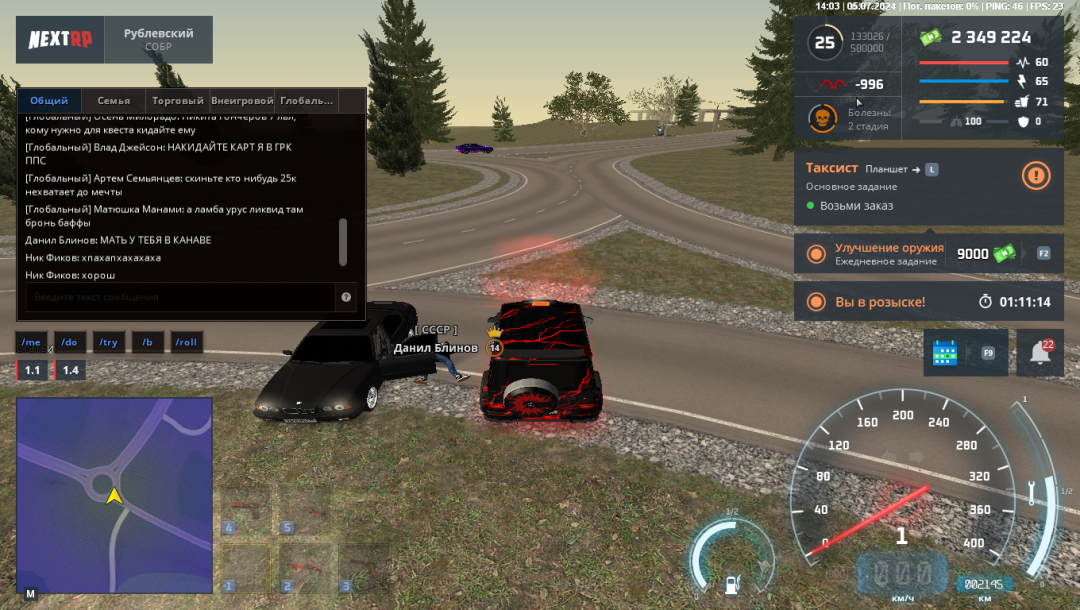This screenshot has width=1080, height=610.
Task: Open the notifications bell
Action: pos(1039,352)
